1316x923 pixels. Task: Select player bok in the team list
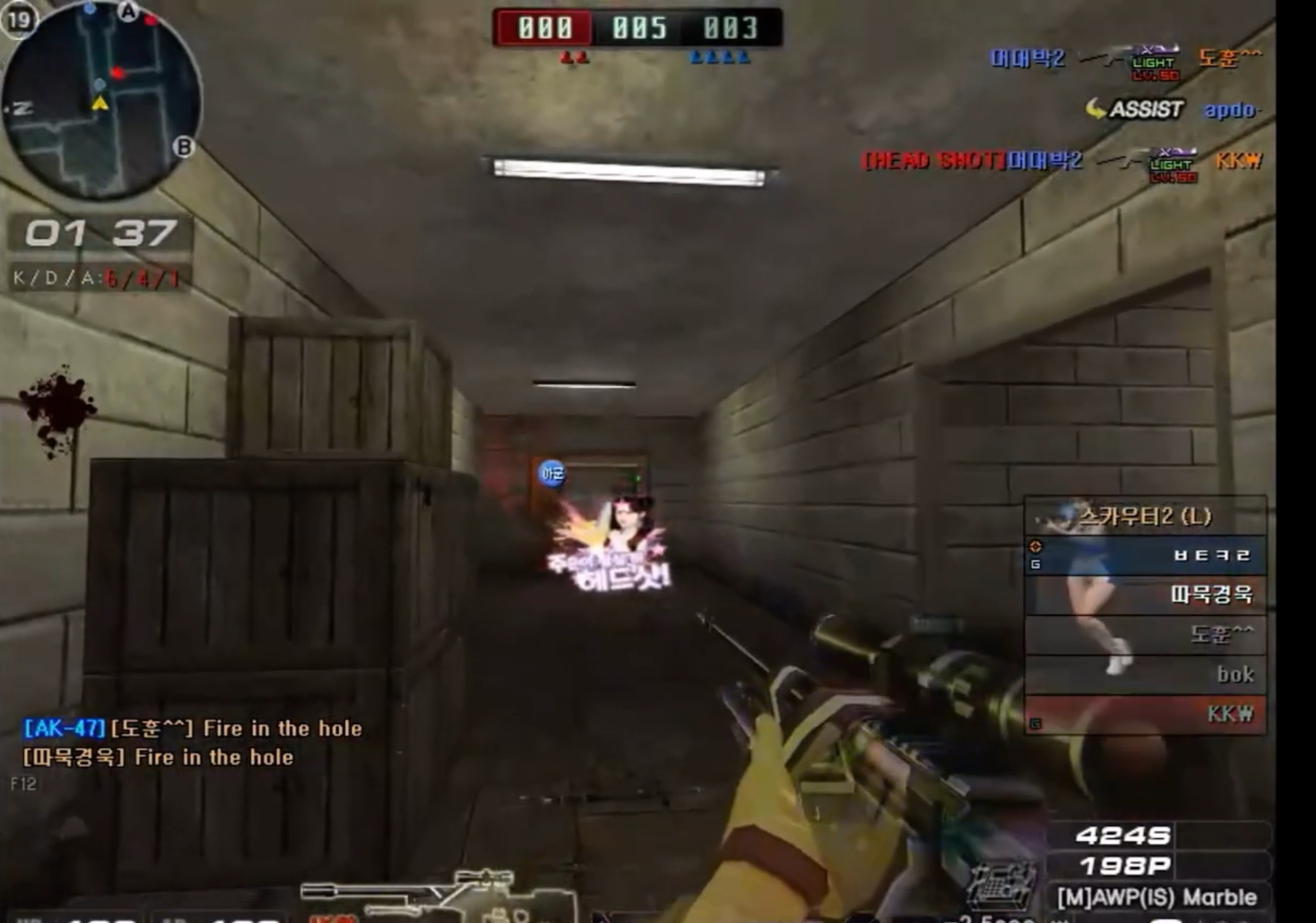[1145, 674]
